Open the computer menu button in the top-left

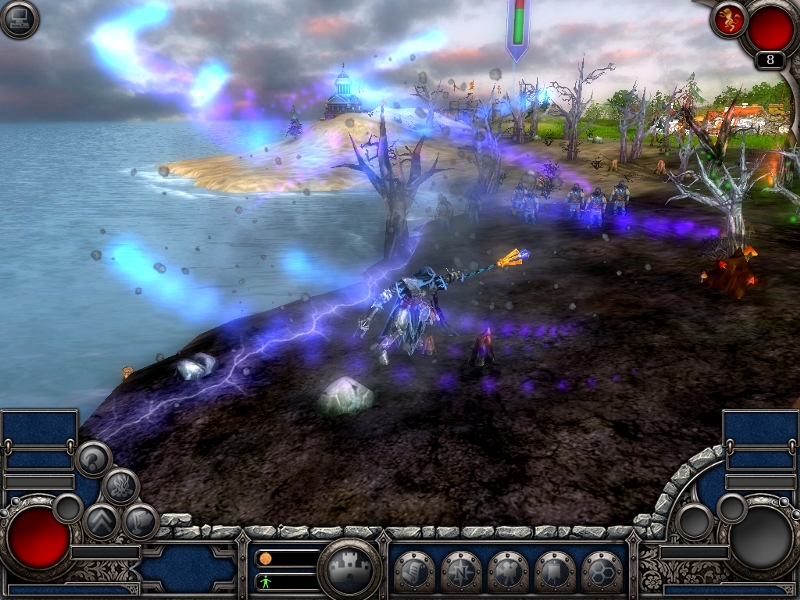pyautogui.click(x=19, y=19)
